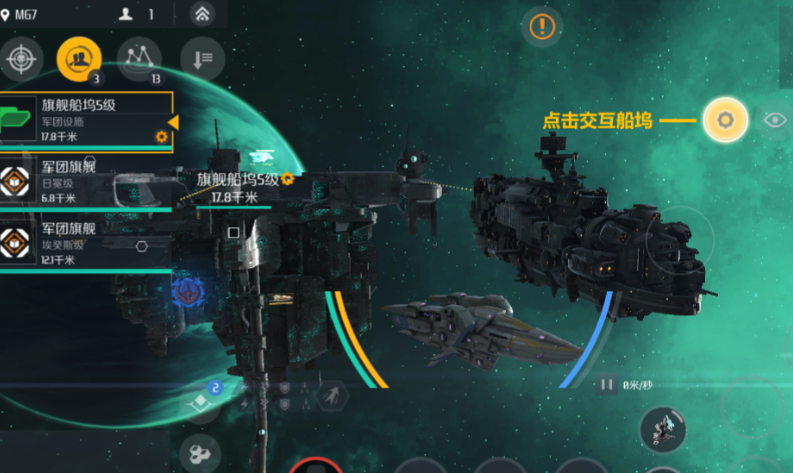Toggle the eye visibility icon
793x473 pixels.
pos(775,121)
